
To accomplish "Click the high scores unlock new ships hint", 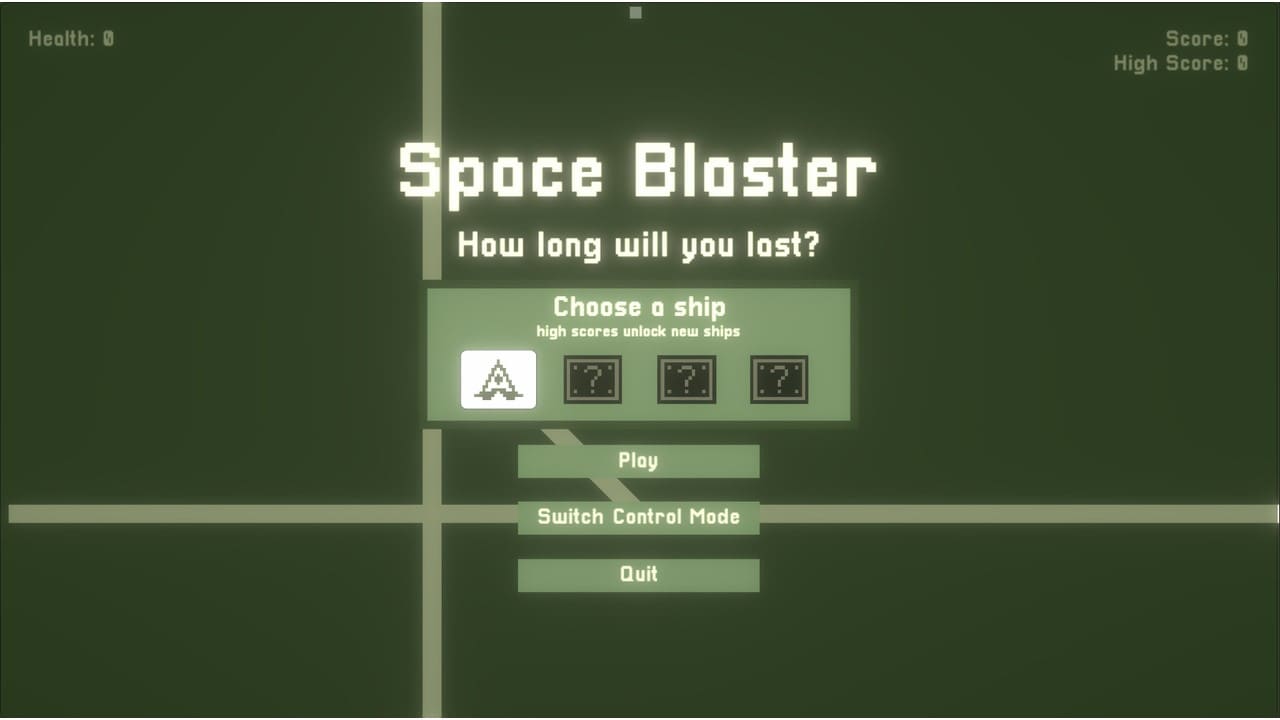I will [638, 331].
